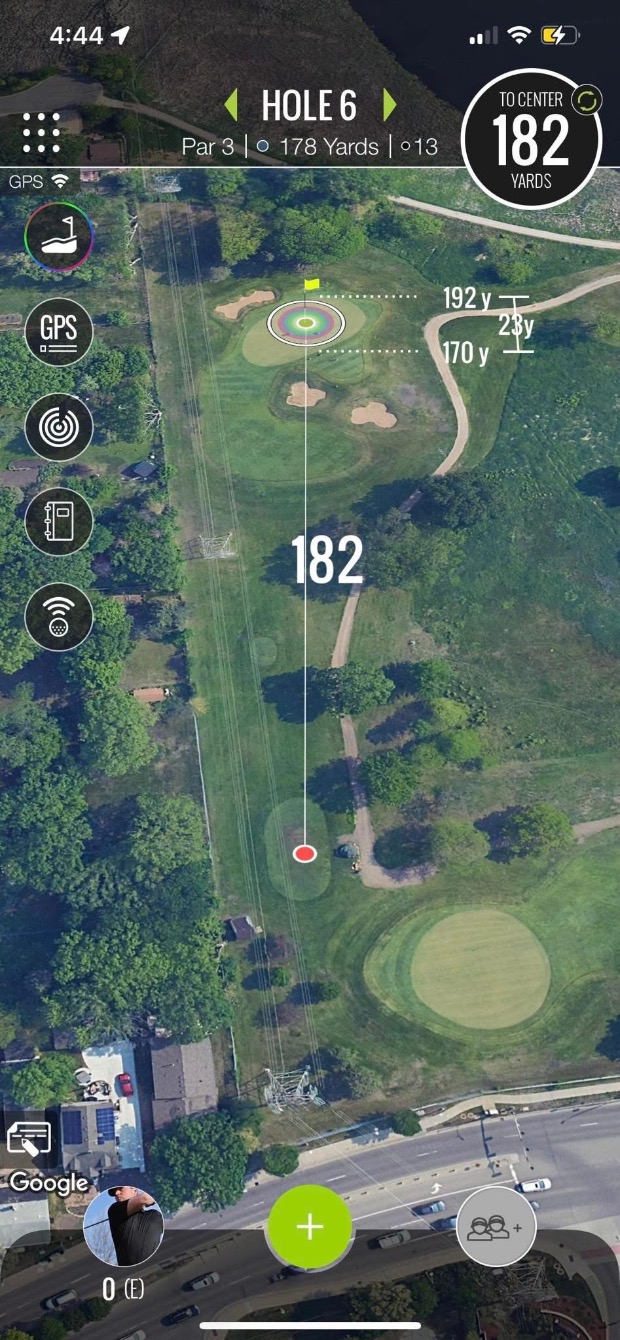Select the red tee position marker
Image resolution: width=620 pixels, height=1340 pixels.
[x=305, y=853]
